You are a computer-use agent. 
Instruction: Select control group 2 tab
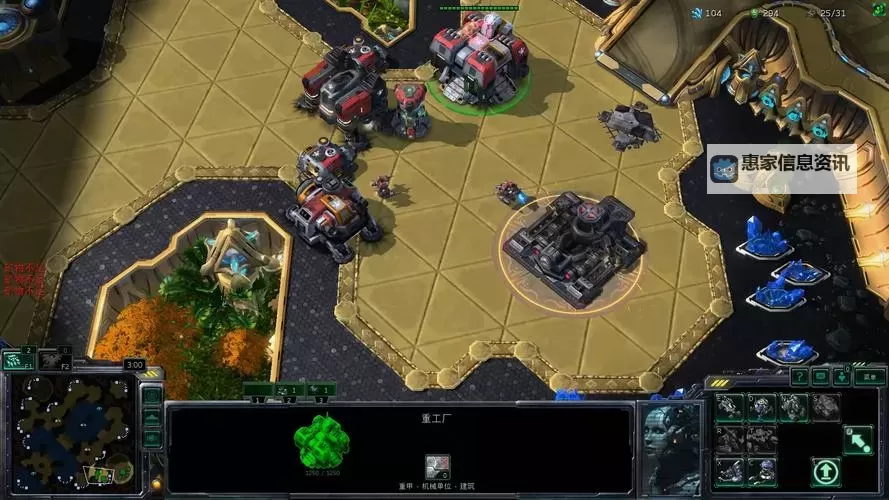coord(288,390)
